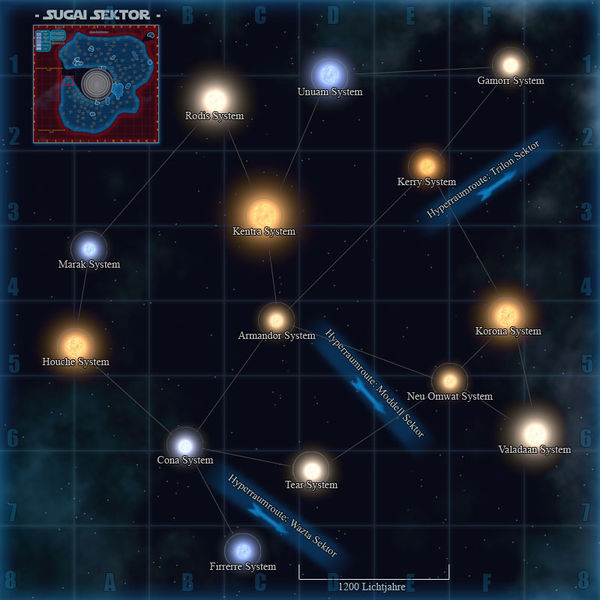Image resolution: width=600 pixels, height=600 pixels.
Task: Select the Neu Omwat System marker
Action: 449,380
